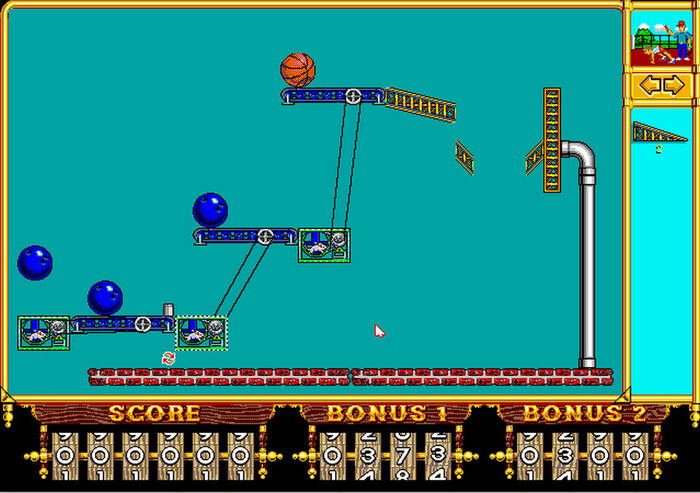The height and width of the screenshot is (493, 700).
Task: Start the machine with the runner picture
Action: point(661,37)
